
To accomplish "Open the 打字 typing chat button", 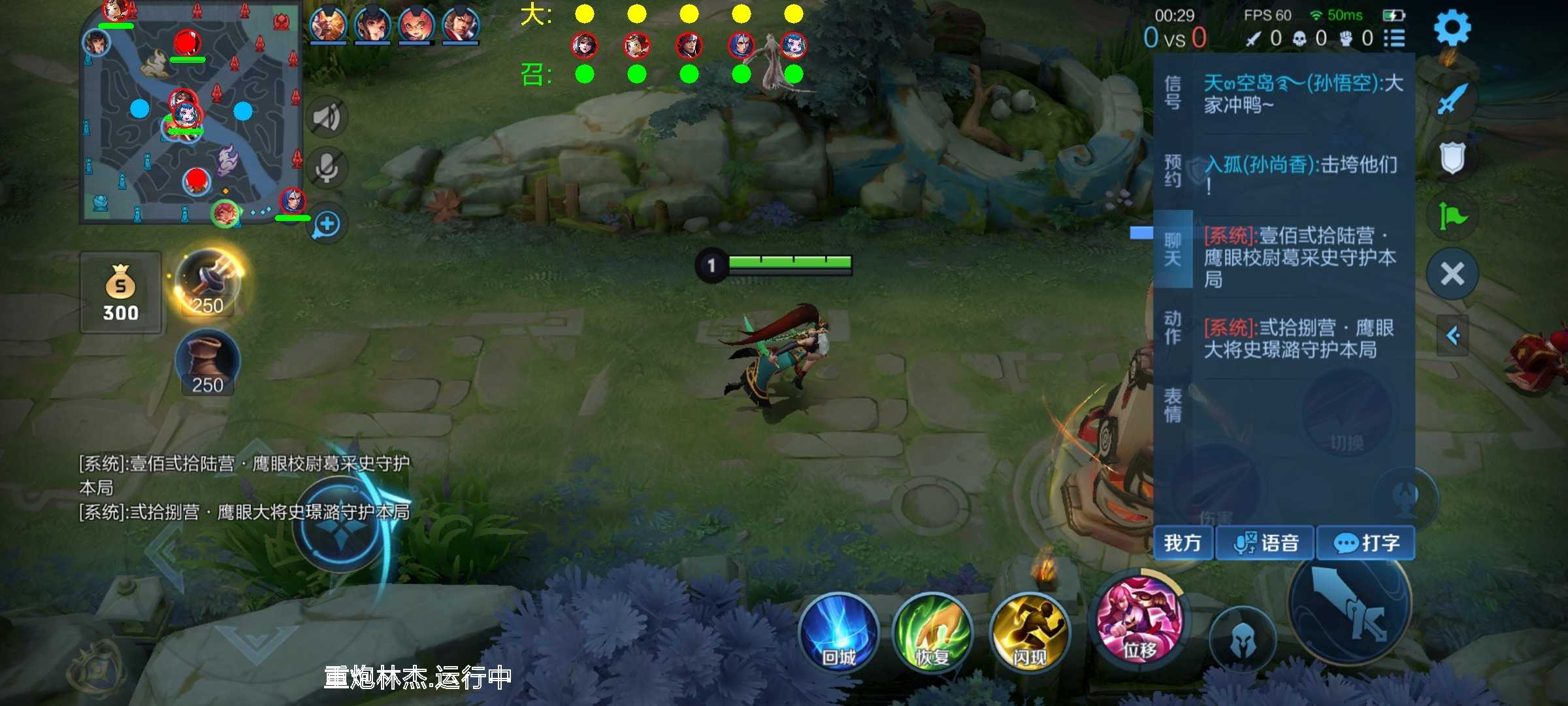I will 1365,543.
